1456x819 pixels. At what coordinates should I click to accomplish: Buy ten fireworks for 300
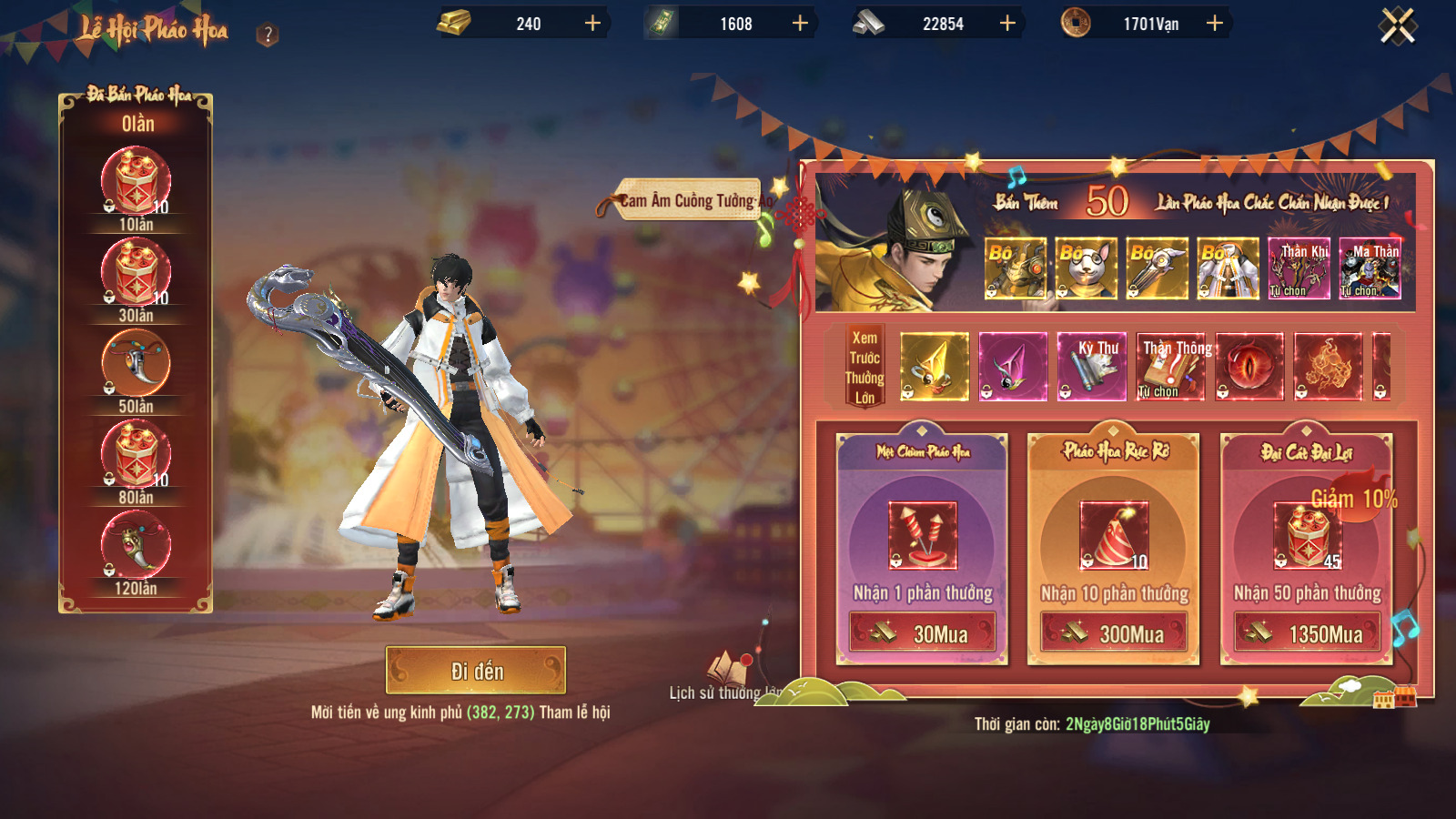(1115, 632)
